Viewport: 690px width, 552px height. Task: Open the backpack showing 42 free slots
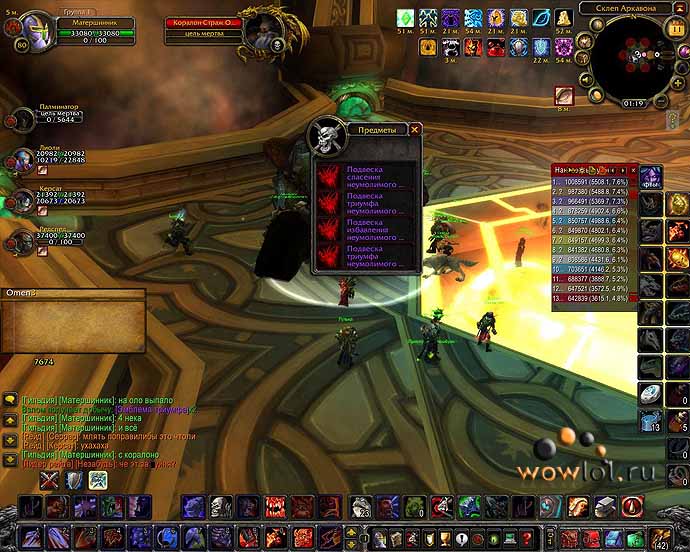(x=660, y=536)
